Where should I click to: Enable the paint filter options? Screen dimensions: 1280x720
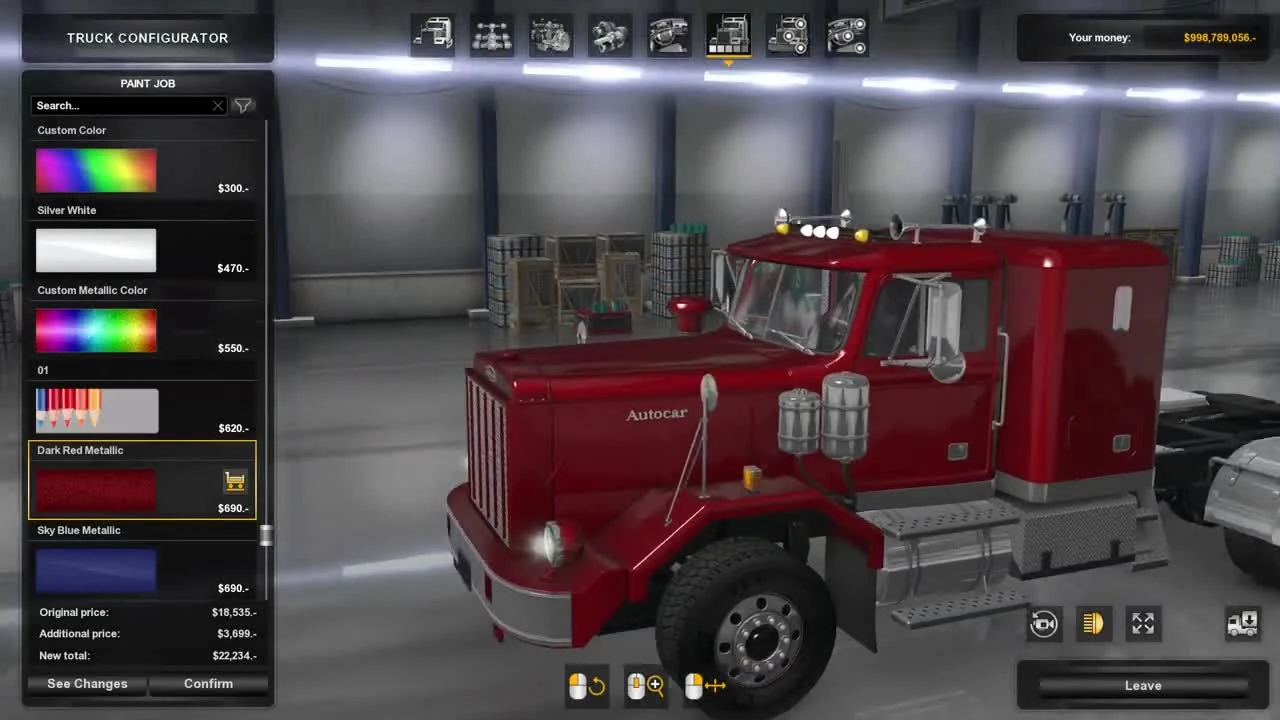(x=242, y=105)
